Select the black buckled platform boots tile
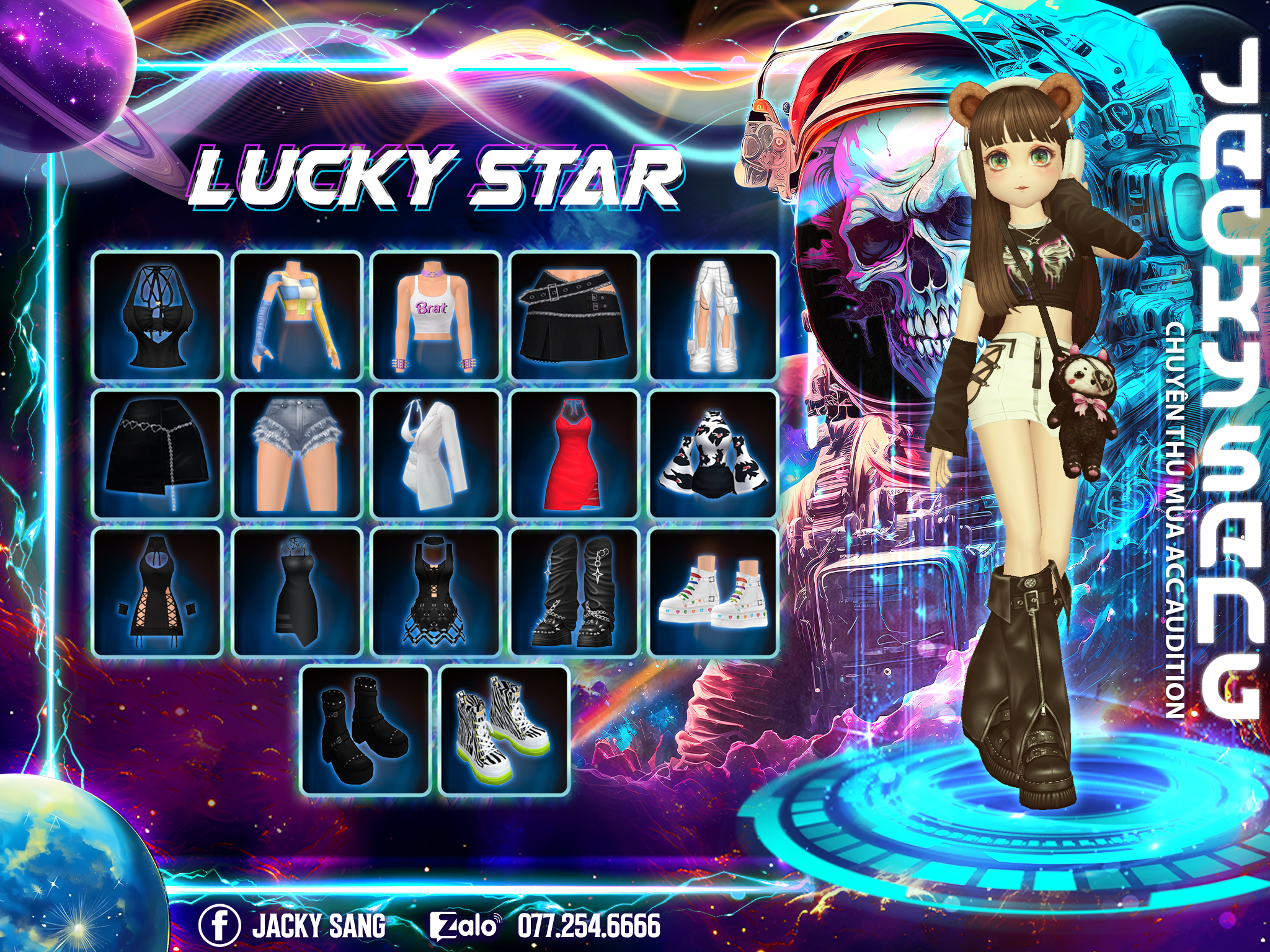Image resolution: width=1270 pixels, height=952 pixels. (x=365, y=731)
